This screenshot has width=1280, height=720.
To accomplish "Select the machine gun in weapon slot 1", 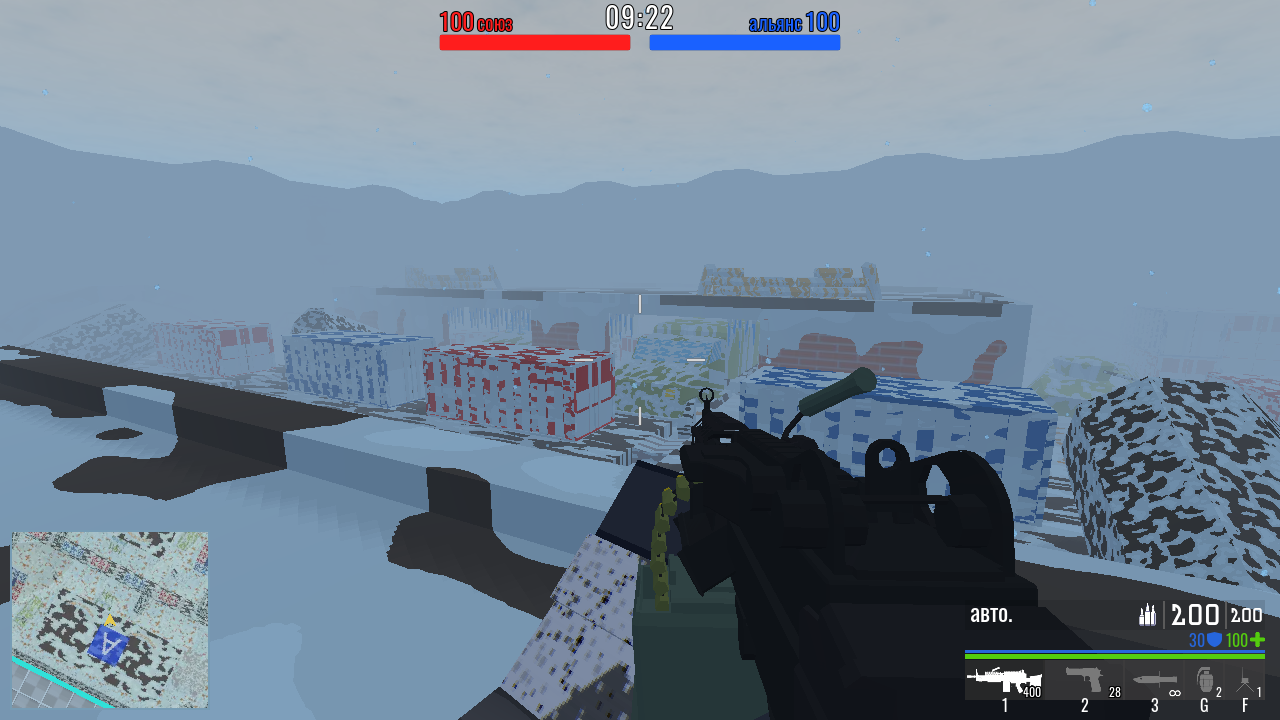I will (1002, 680).
